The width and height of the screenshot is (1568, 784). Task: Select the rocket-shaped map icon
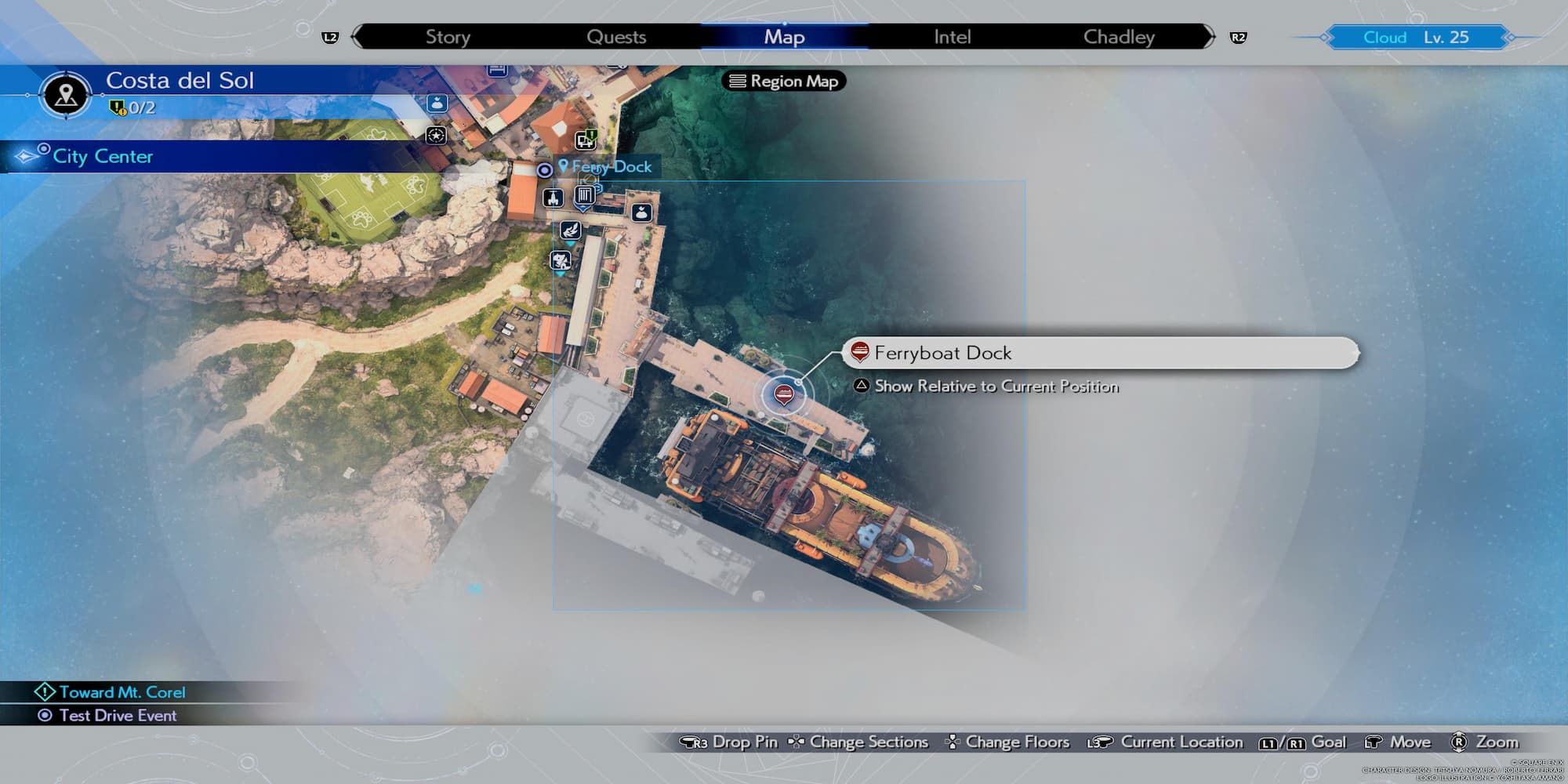pos(553,197)
